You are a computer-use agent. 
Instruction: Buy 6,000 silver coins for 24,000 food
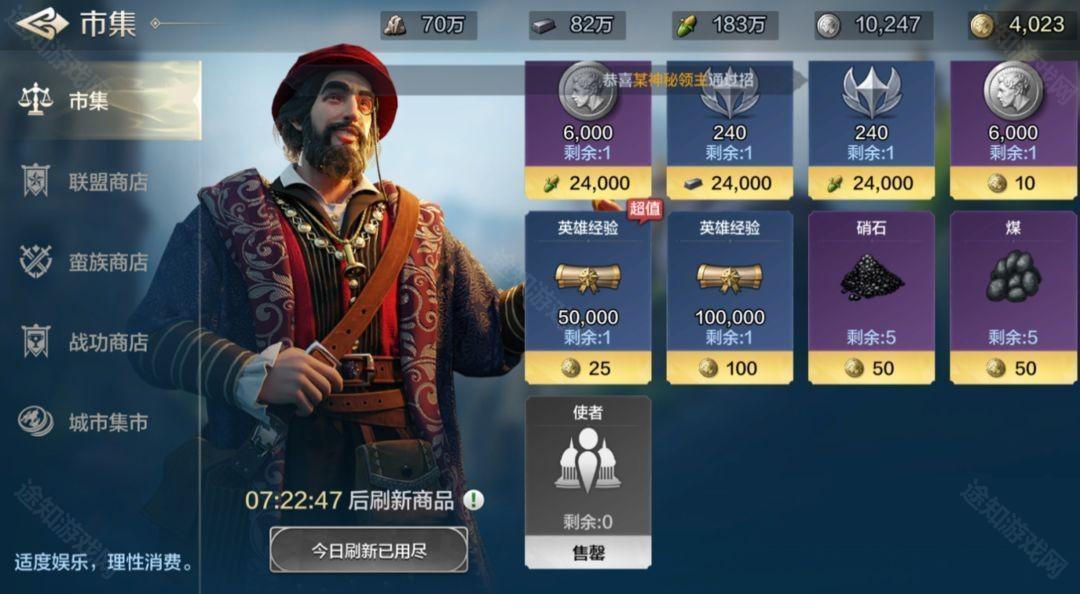click(588, 130)
